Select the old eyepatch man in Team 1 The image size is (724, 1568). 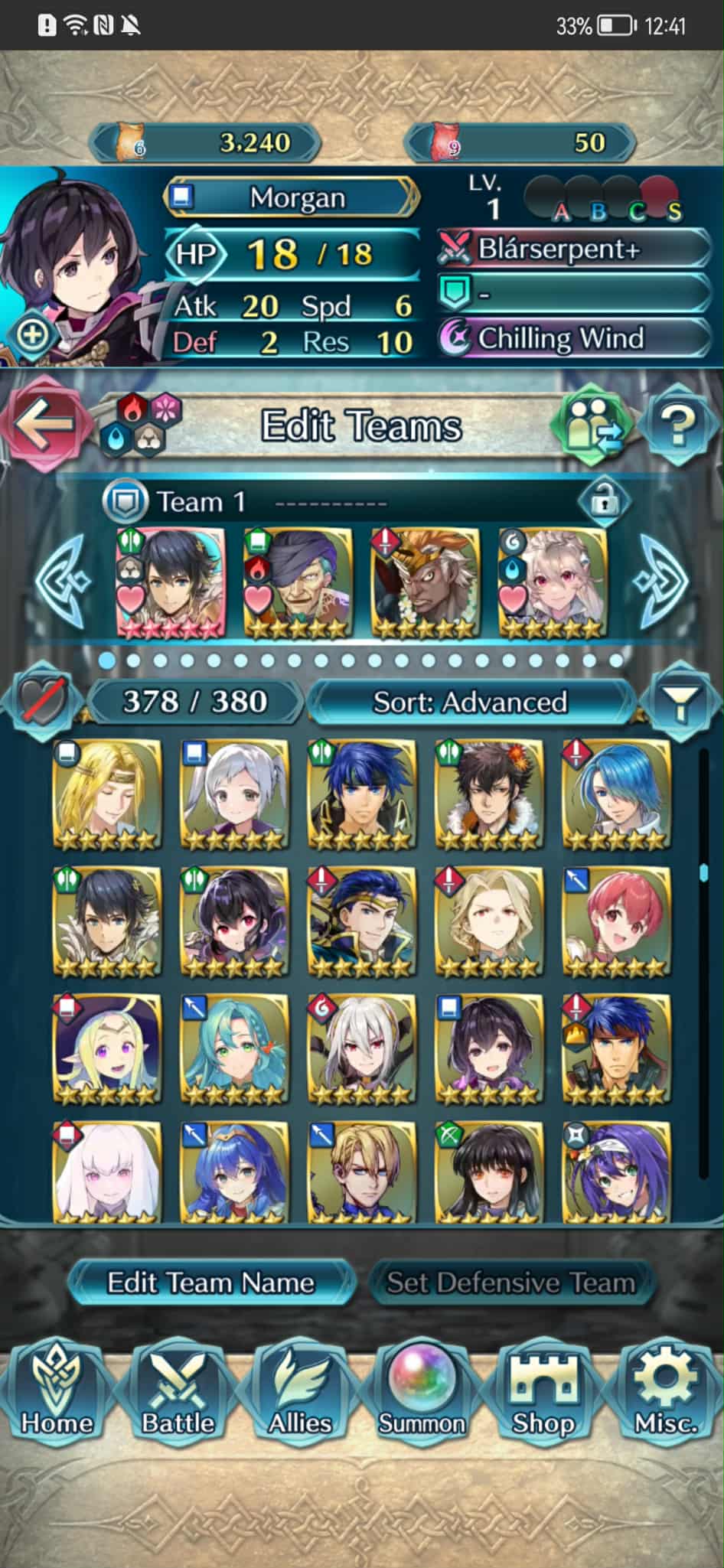[298, 582]
